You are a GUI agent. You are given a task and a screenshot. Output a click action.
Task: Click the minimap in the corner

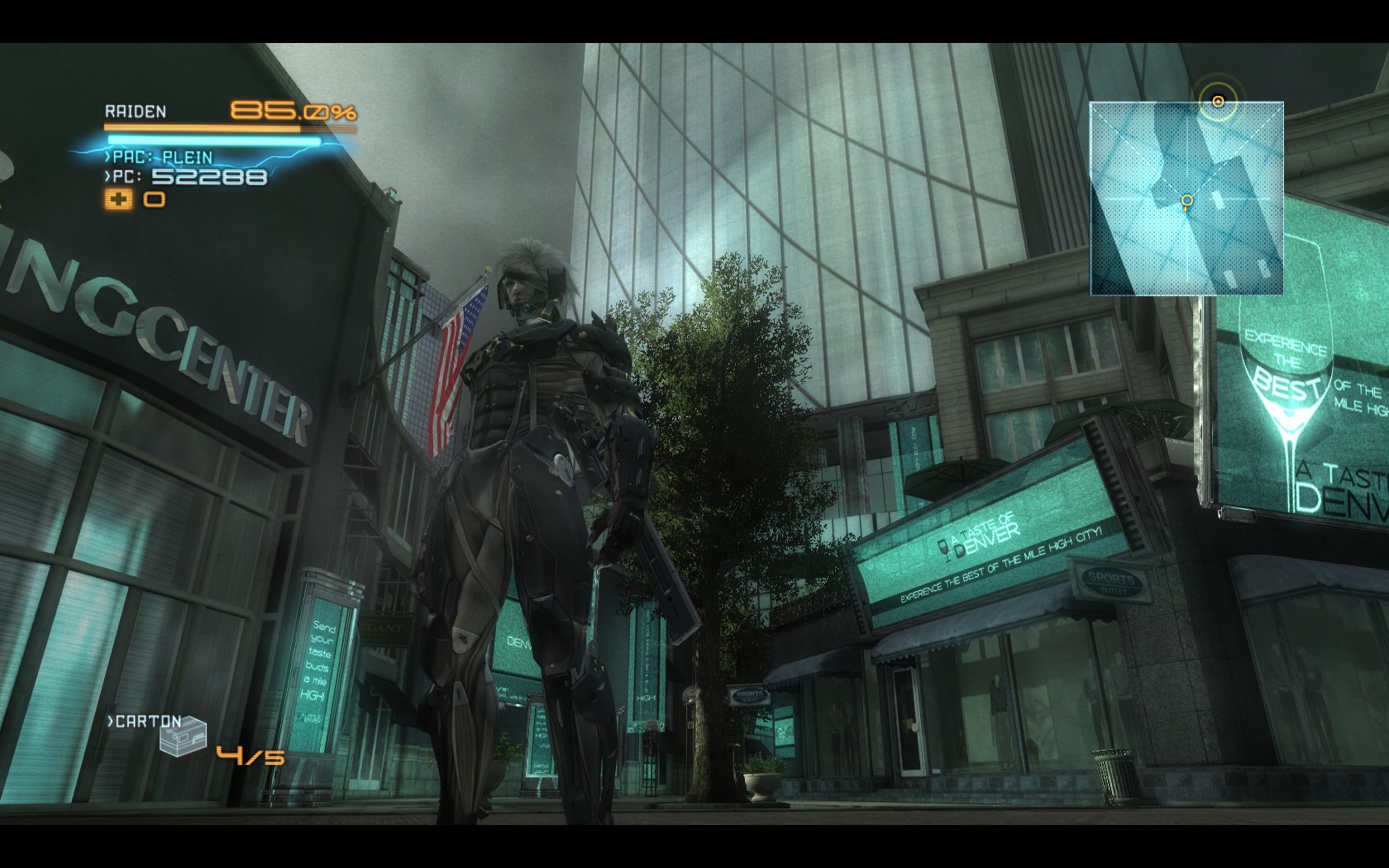tap(1186, 198)
